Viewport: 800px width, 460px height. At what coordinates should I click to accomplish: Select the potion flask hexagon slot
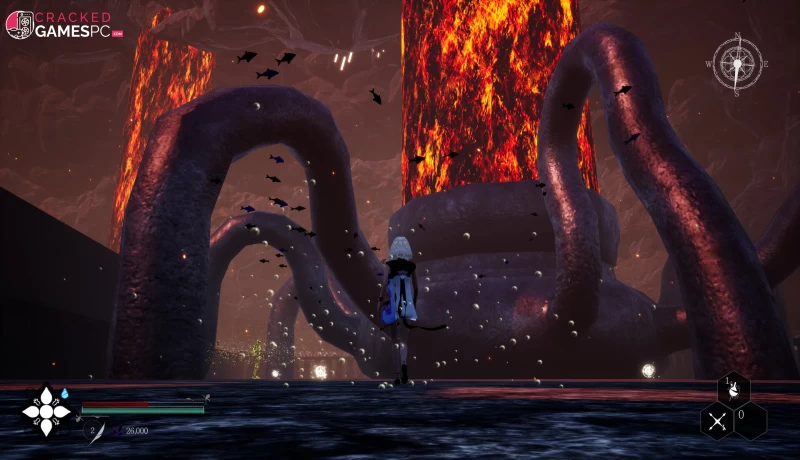[734, 390]
